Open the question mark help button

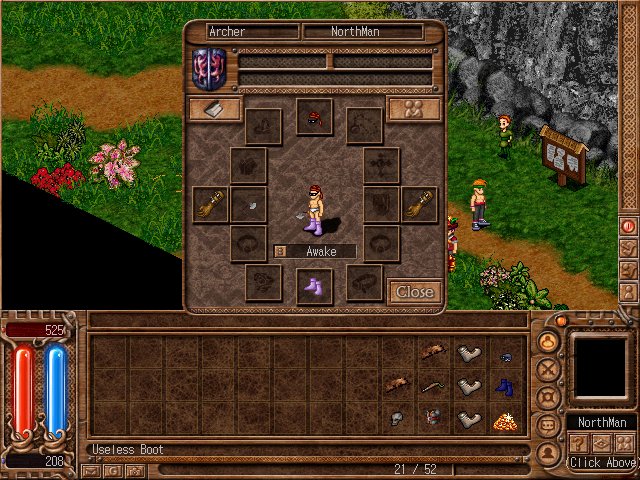[578, 444]
